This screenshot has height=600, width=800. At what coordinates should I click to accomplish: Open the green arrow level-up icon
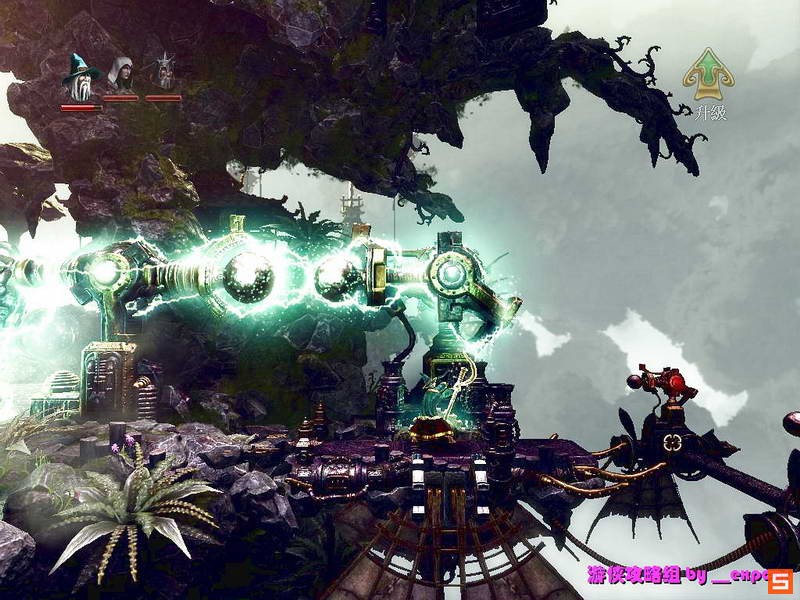708,73
